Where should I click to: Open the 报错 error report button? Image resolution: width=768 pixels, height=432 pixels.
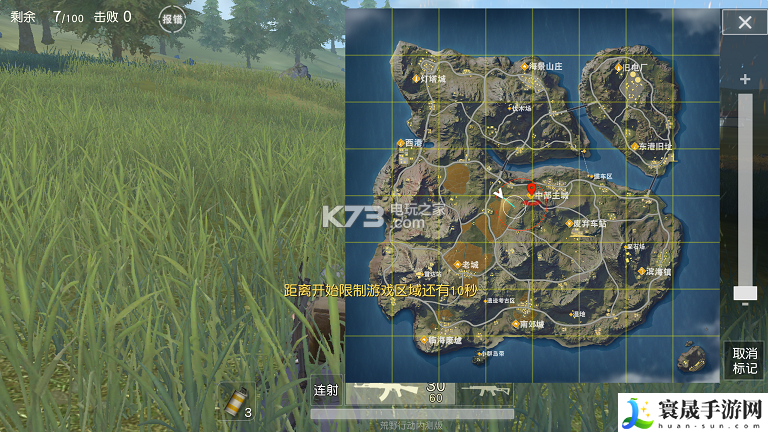point(172,19)
